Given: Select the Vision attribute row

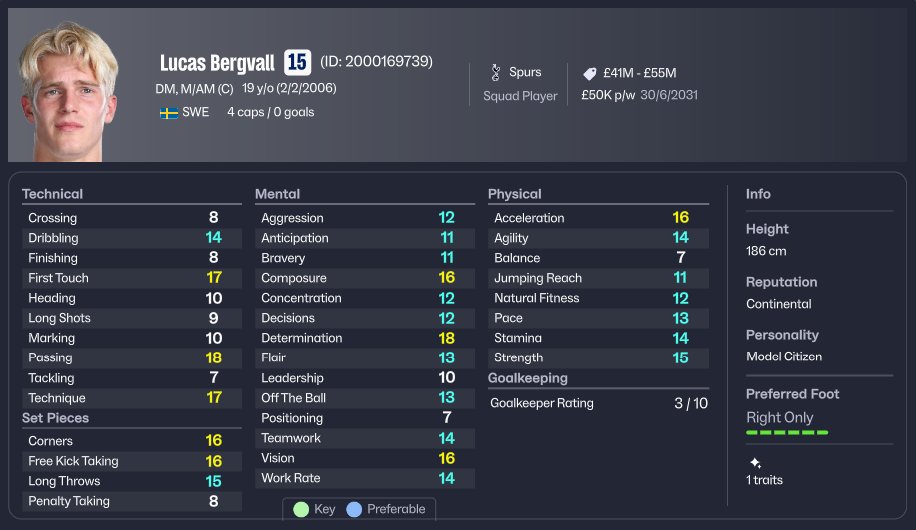Looking at the screenshot, I should (x=364, y=458).
